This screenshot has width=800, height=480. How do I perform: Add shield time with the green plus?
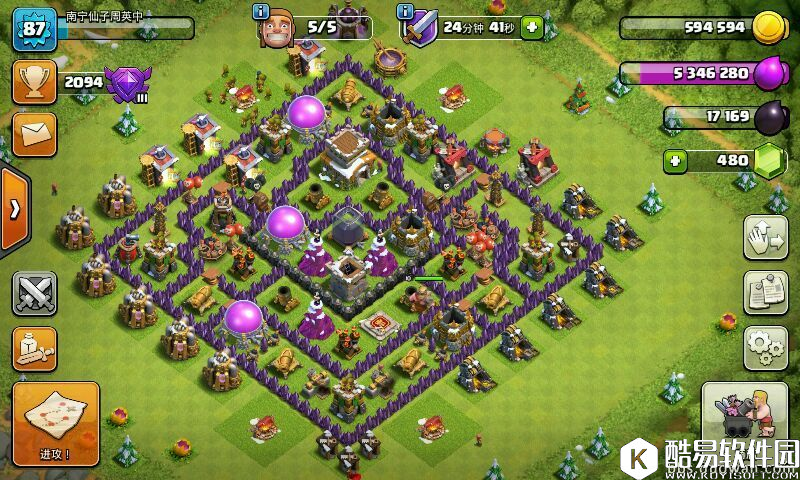click(531, 28)
